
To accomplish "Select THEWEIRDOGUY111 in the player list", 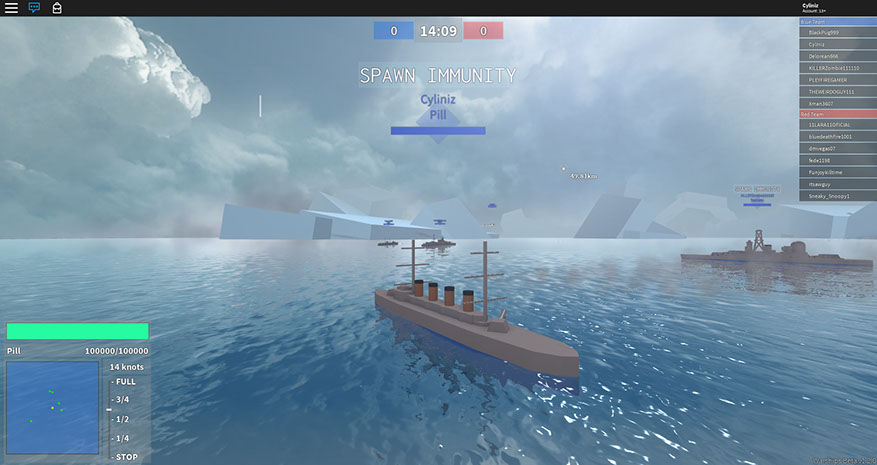I will click(836, 91).
